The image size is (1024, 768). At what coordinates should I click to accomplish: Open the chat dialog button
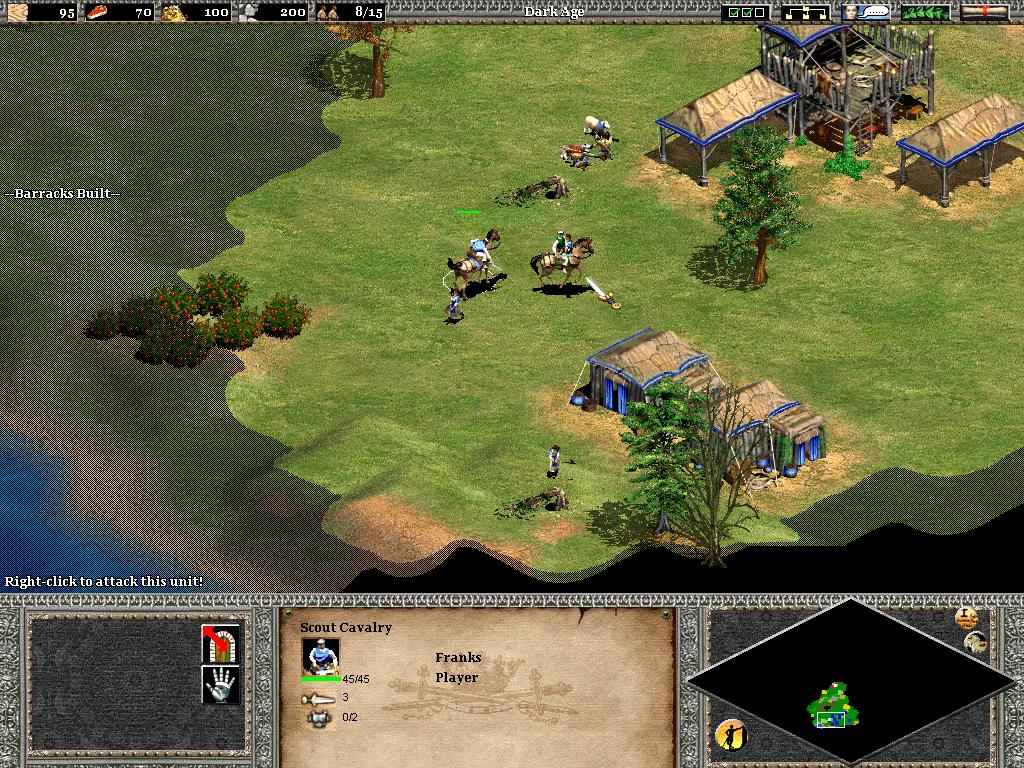pos(866,13)
